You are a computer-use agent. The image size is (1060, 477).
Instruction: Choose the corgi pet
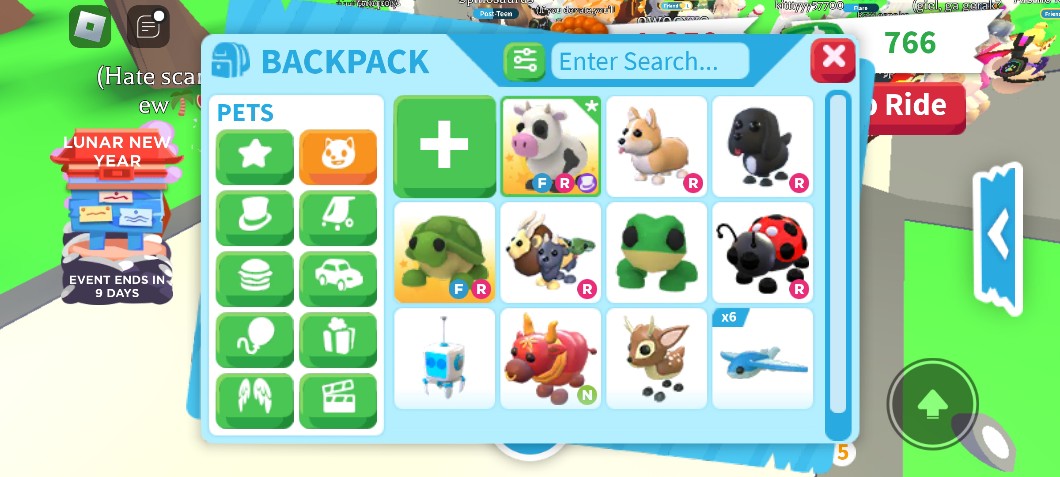pyautogui.click(x=656, y=146)
